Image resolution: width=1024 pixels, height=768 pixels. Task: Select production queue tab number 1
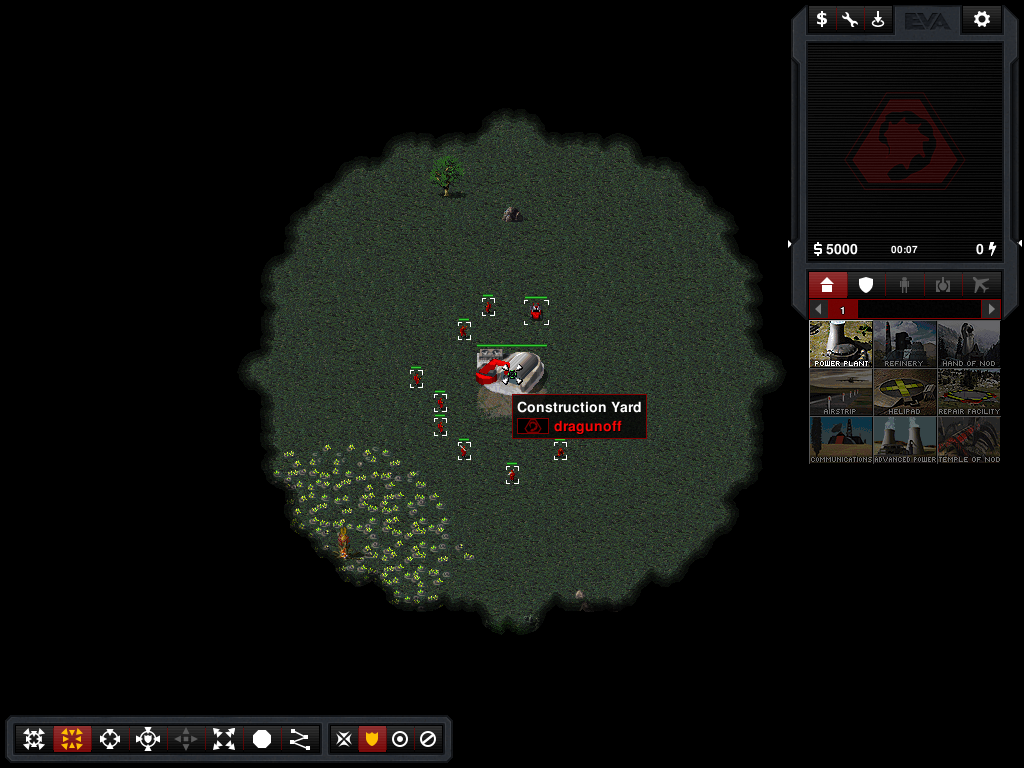842,310
